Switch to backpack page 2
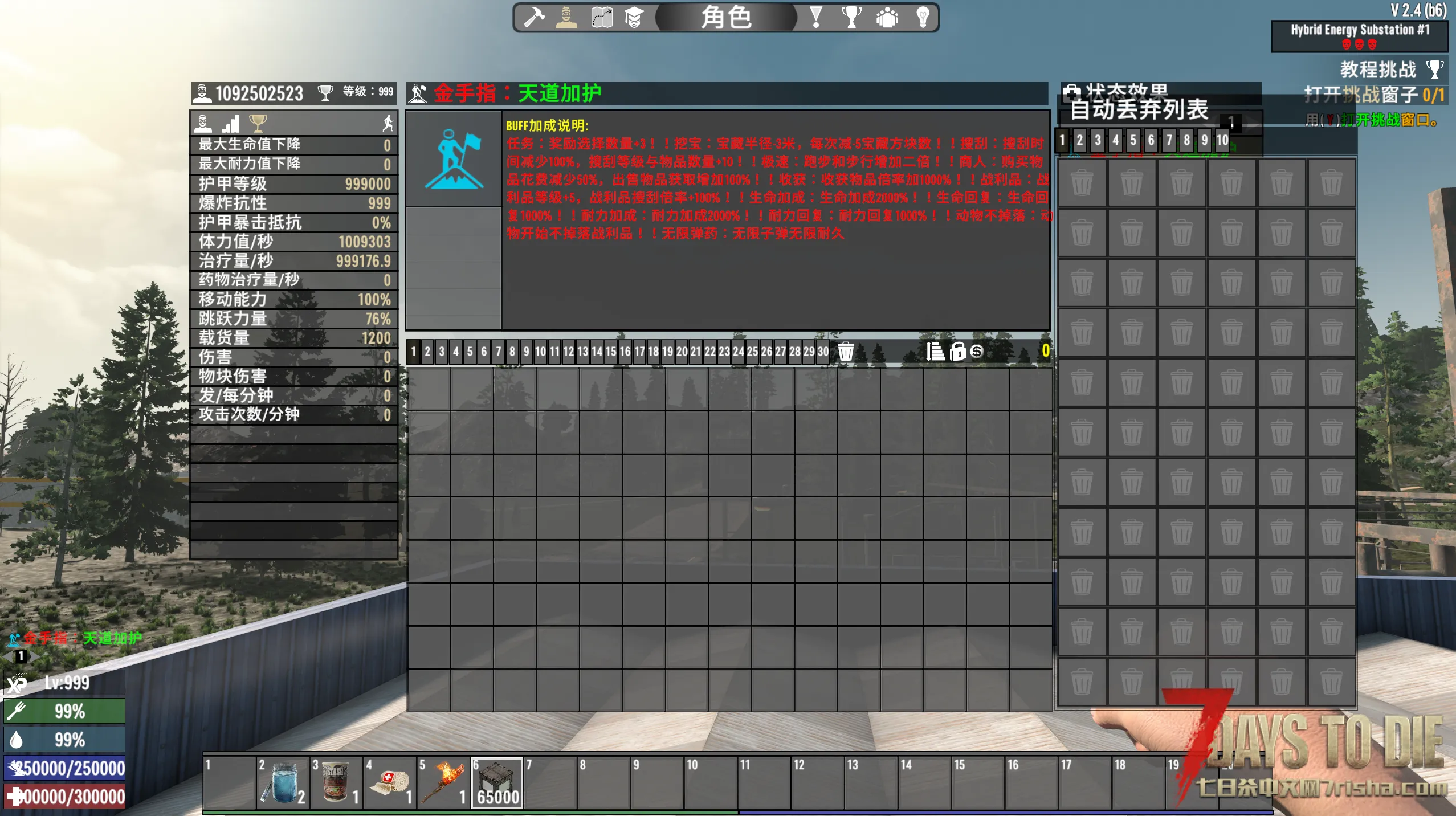The width and height of the screenshot is (1456, 816). point(427,352)
